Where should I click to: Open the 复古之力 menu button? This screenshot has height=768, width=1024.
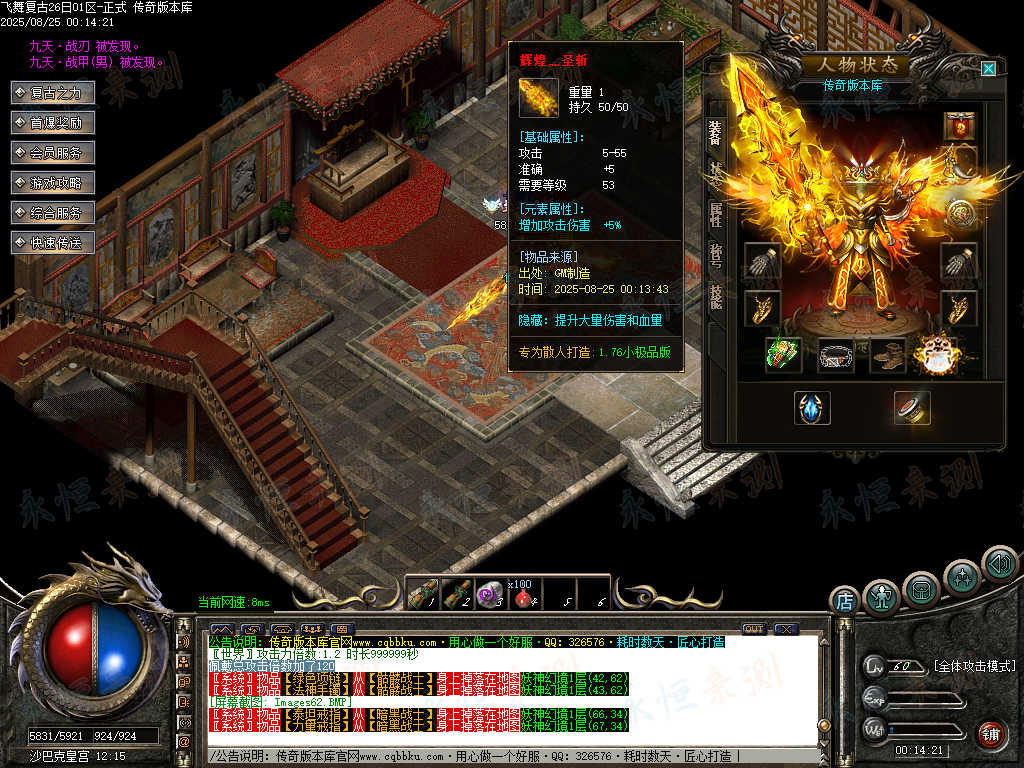point(54,93)
